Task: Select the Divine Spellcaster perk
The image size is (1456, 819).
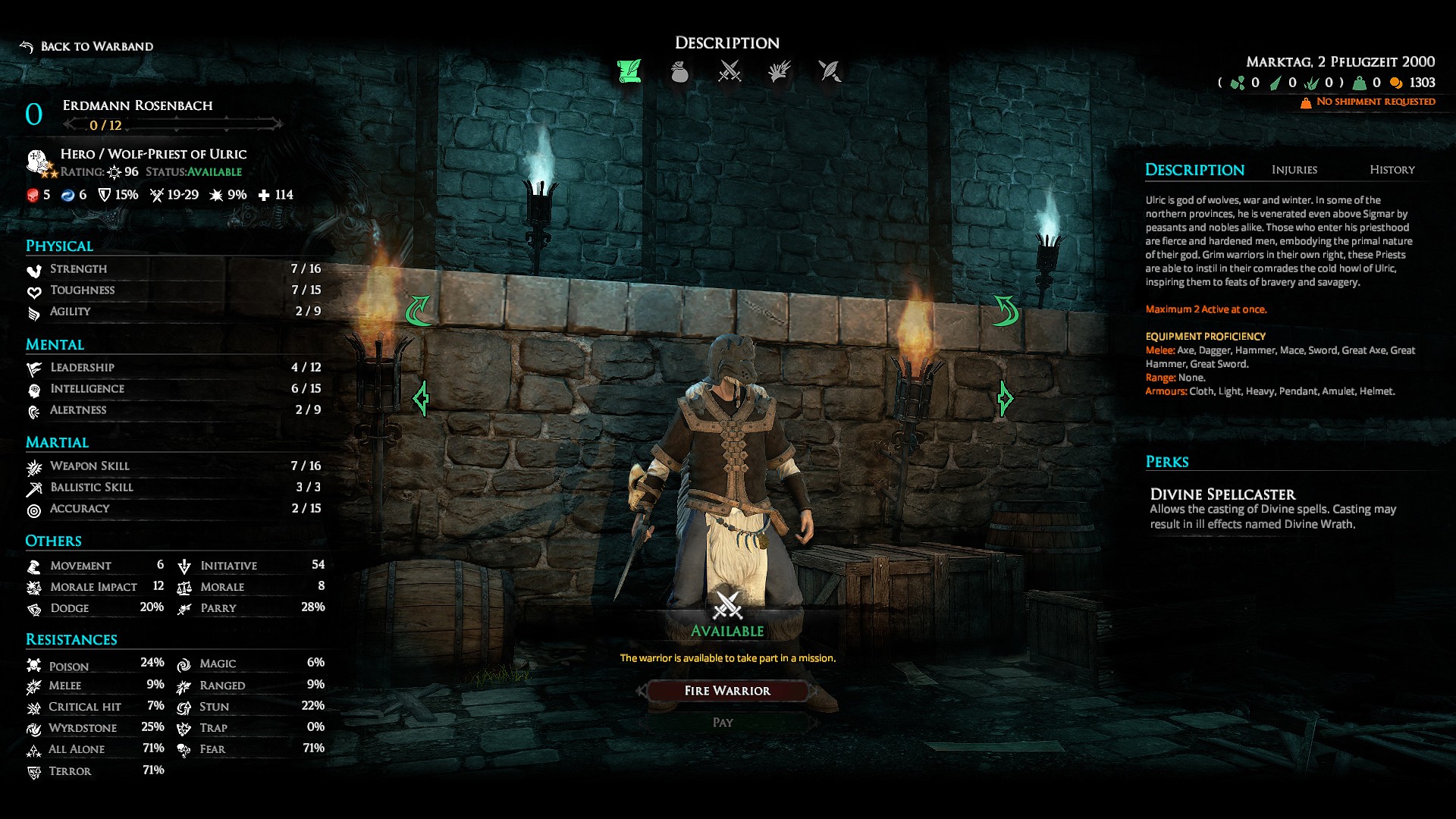Action: (1222, 494)
